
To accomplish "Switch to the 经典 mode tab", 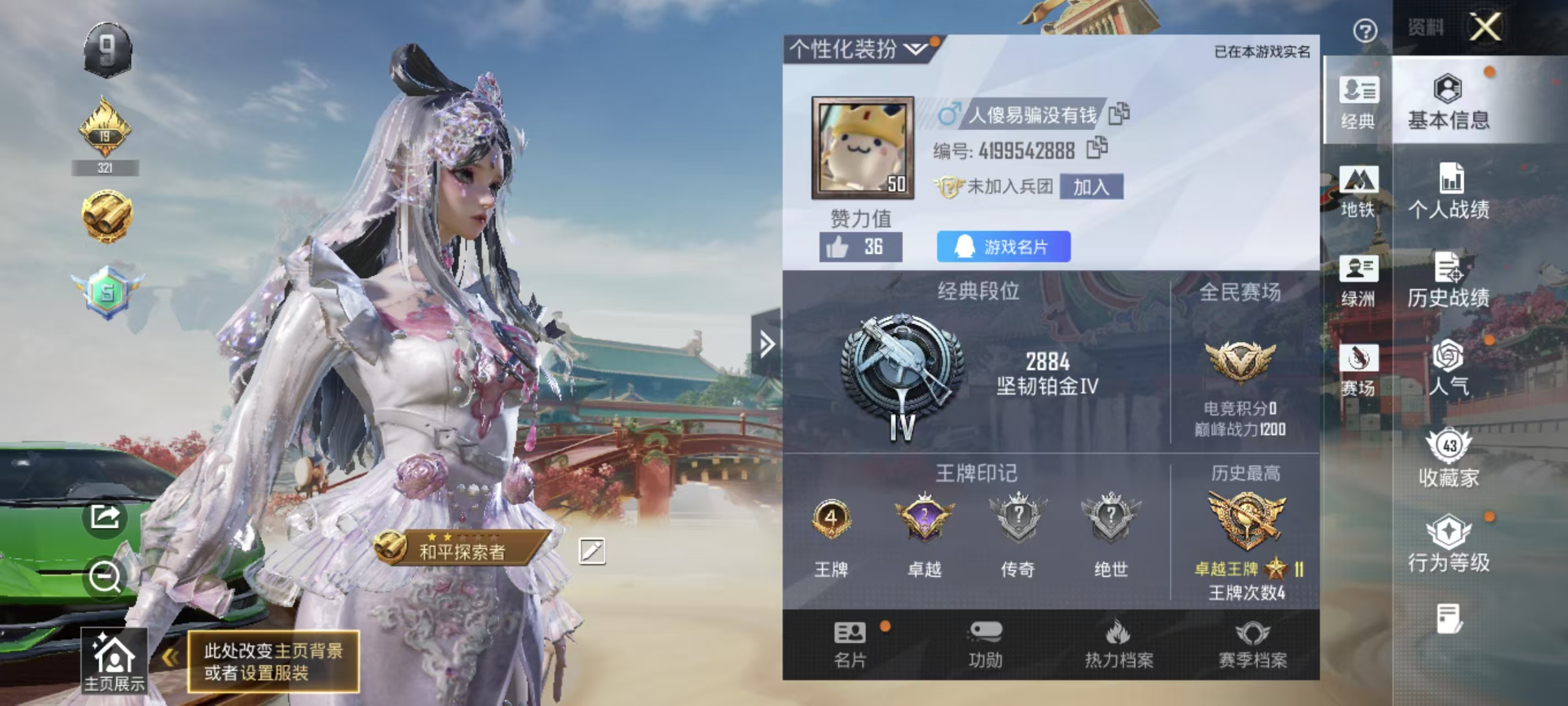I will pos(1357,103).
